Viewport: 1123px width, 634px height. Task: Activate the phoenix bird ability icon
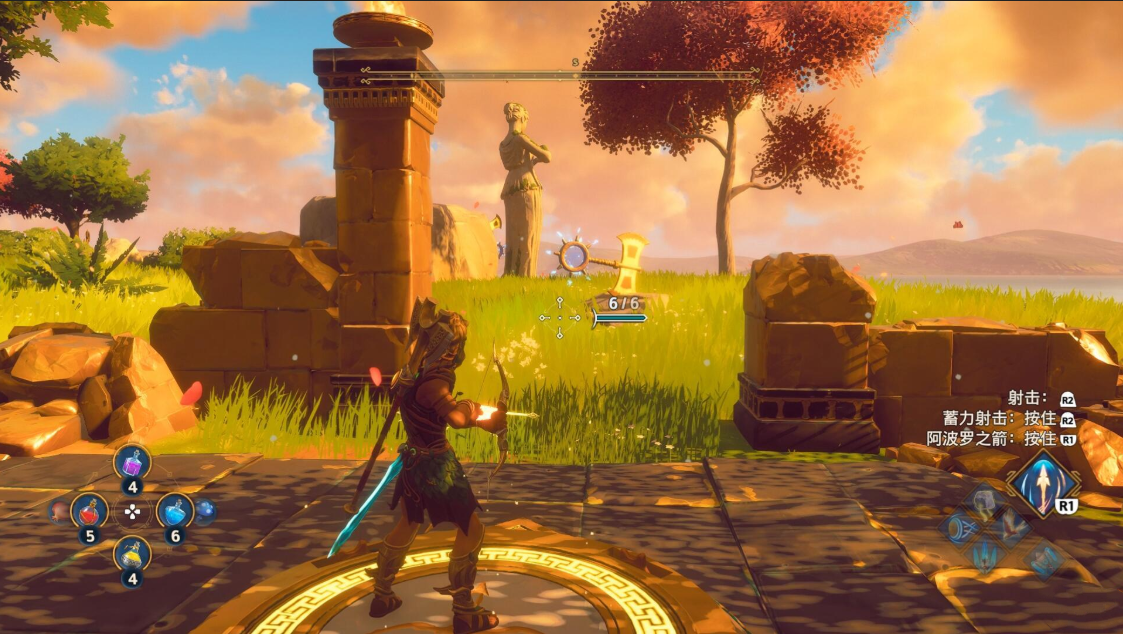[1012, 525]
